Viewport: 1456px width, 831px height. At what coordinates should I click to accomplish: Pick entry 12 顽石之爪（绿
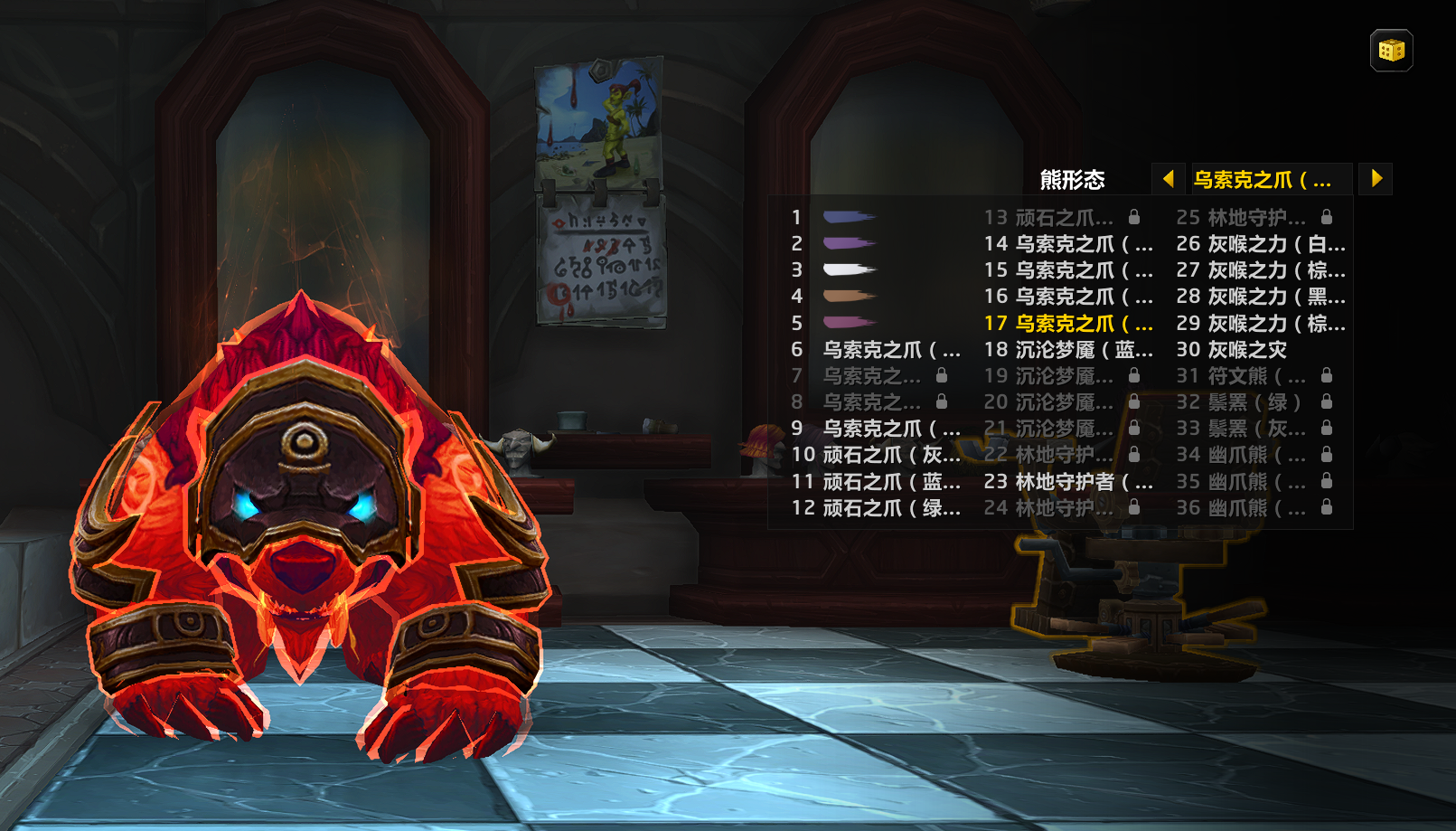[890, 507]
